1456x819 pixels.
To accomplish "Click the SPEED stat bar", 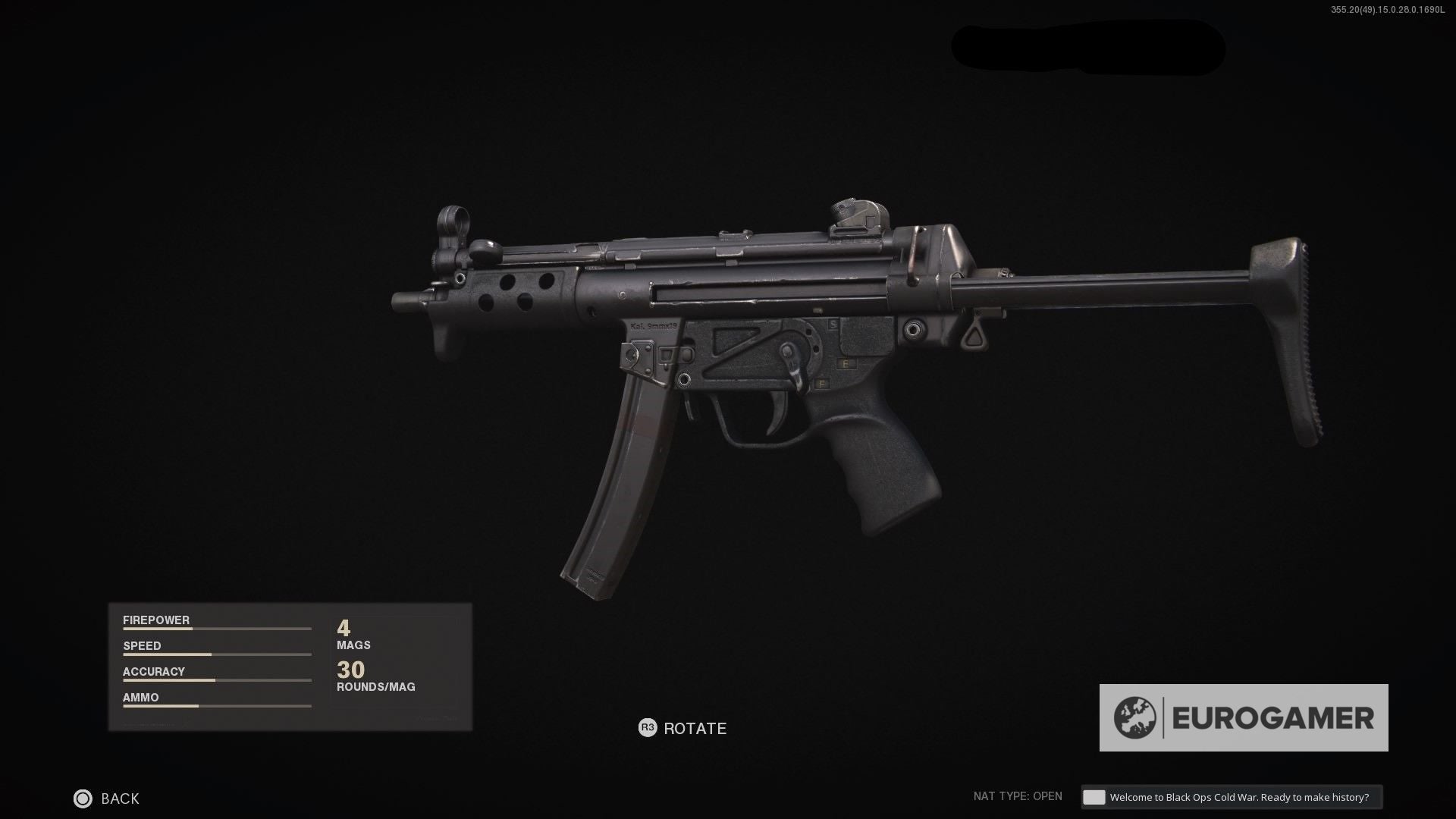I will 216,654.
